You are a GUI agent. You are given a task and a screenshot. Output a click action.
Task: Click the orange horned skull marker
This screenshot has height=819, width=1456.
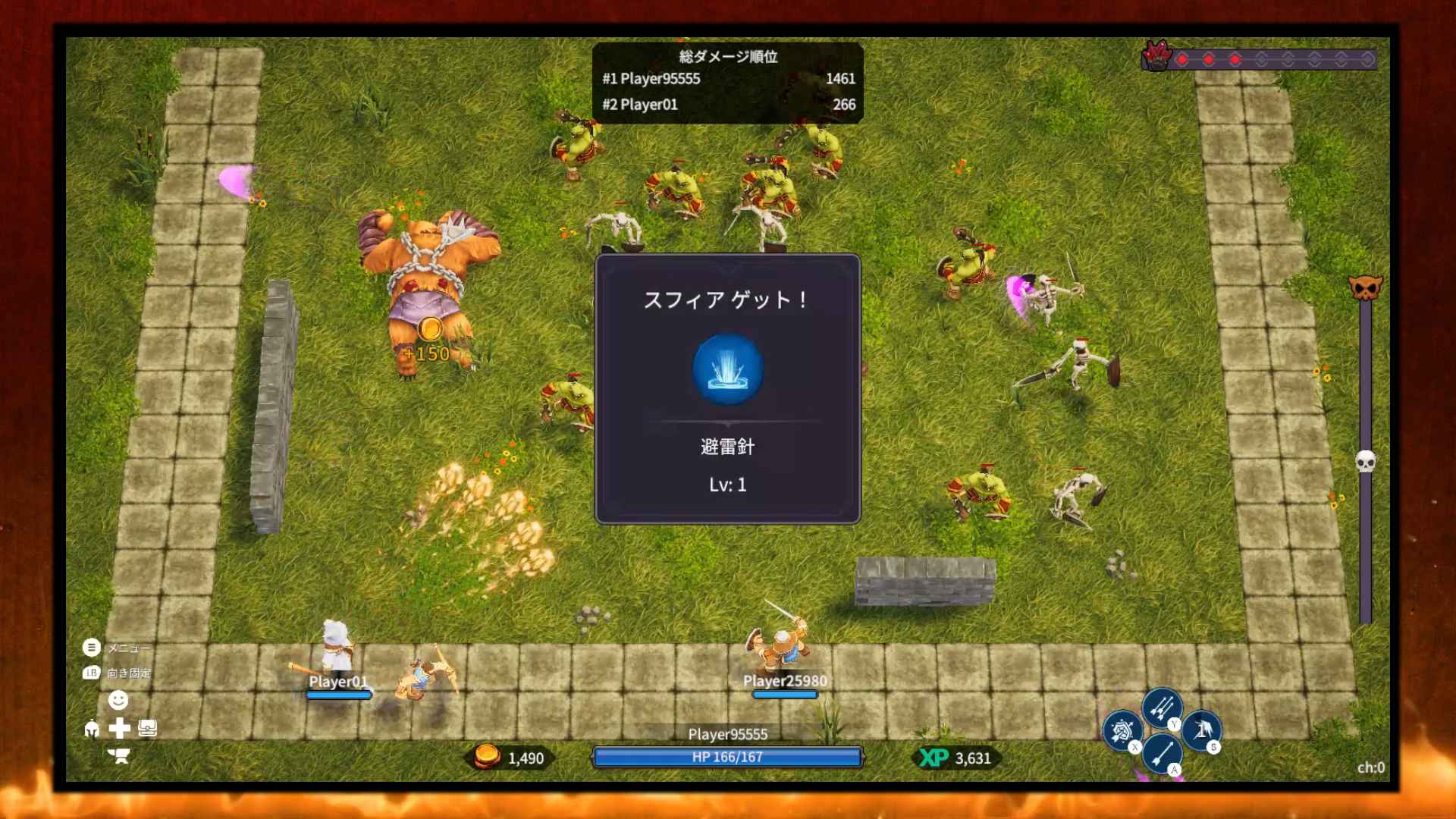[x=1365, y=287]
